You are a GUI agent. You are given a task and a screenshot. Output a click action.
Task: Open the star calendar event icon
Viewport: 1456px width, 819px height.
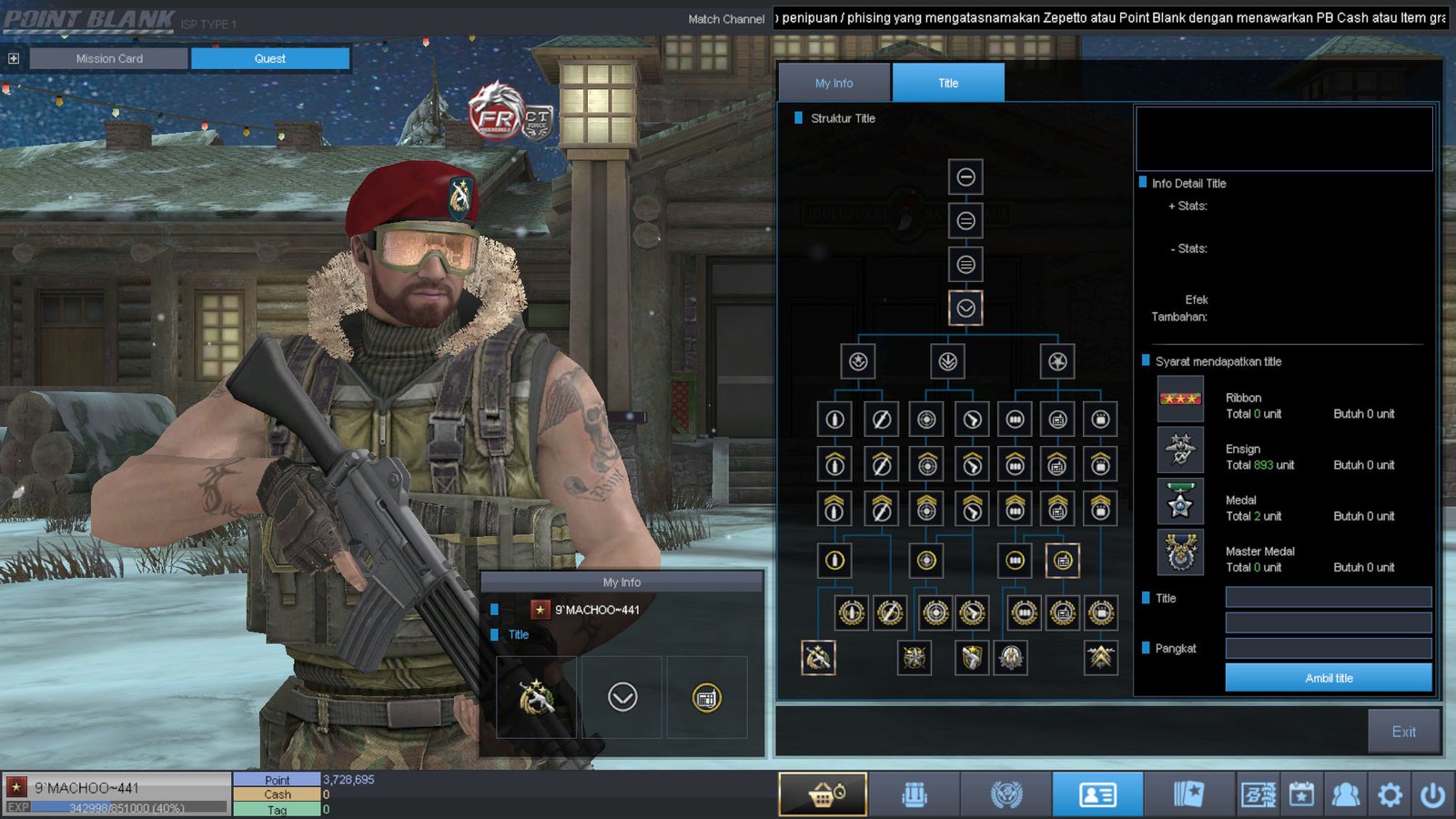coord(1301,794)
